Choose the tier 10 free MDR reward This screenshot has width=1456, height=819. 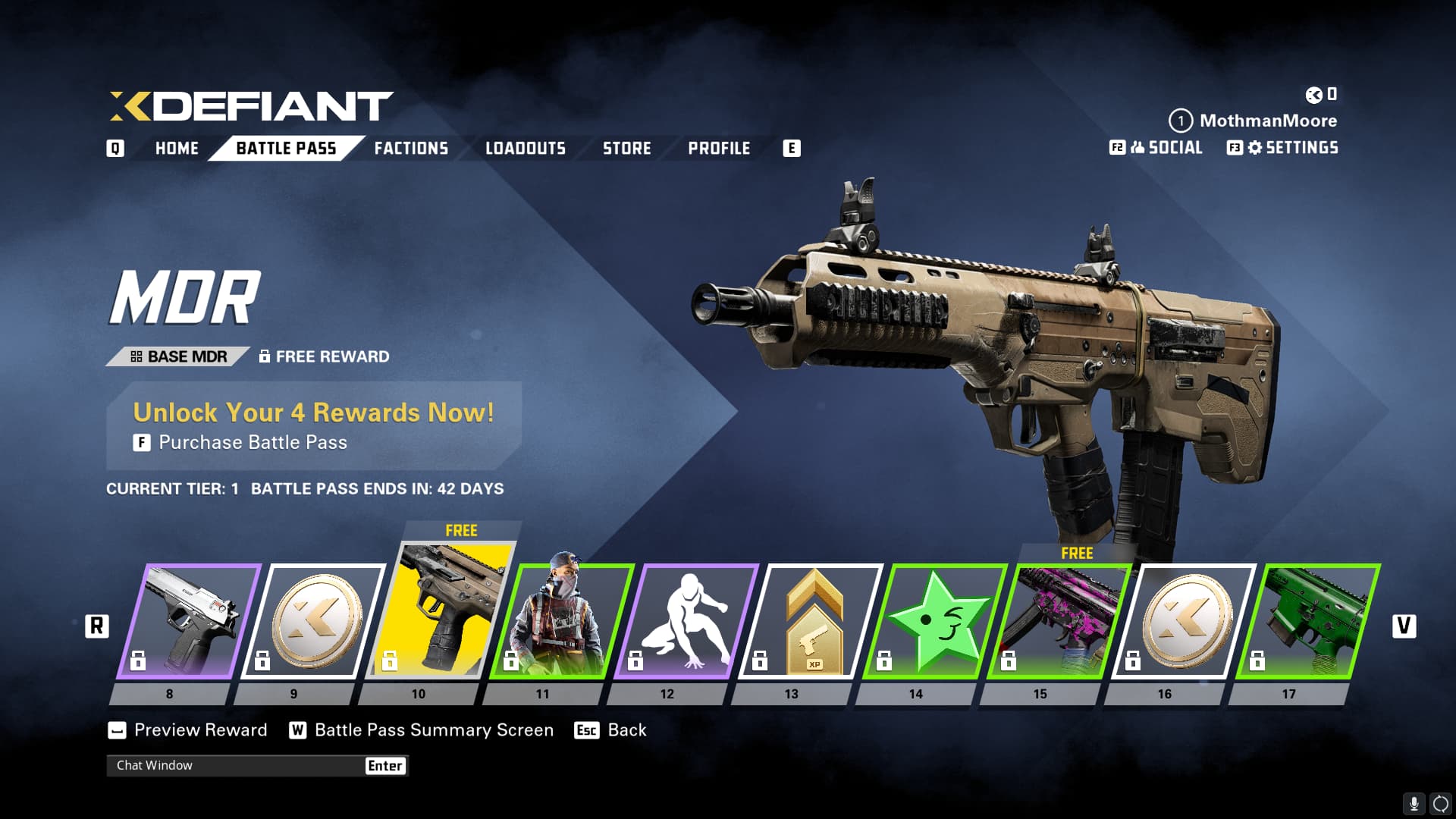440,610
